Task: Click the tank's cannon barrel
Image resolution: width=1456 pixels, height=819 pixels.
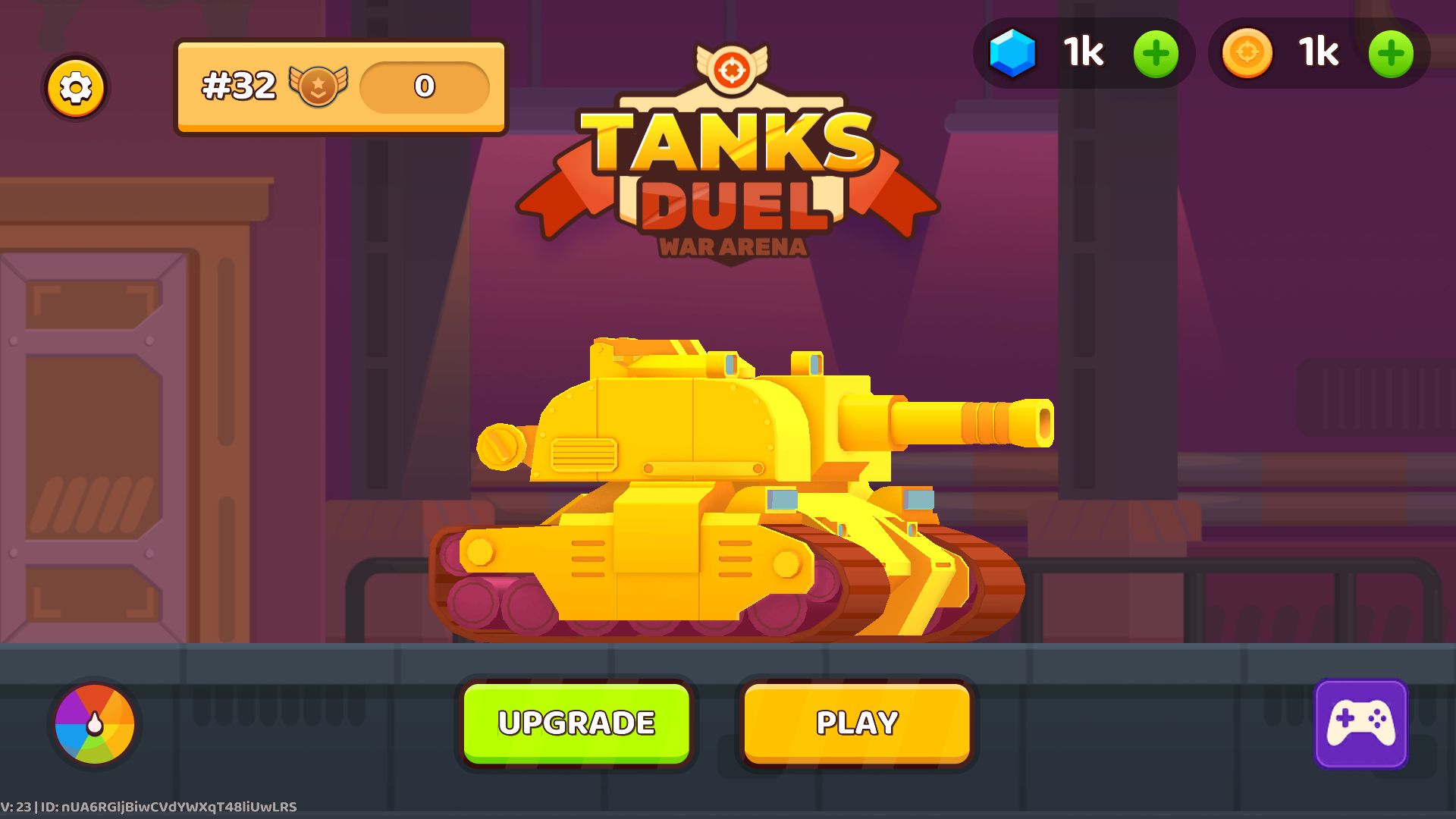Action: 963,421
